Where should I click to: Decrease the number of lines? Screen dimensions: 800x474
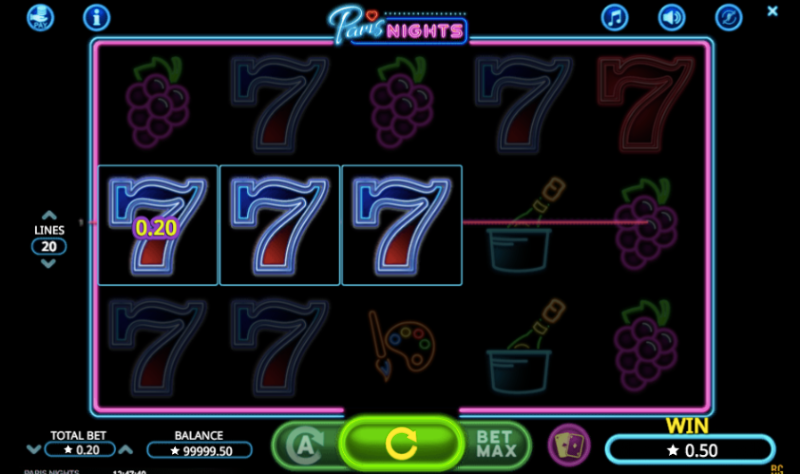(48, 264)
